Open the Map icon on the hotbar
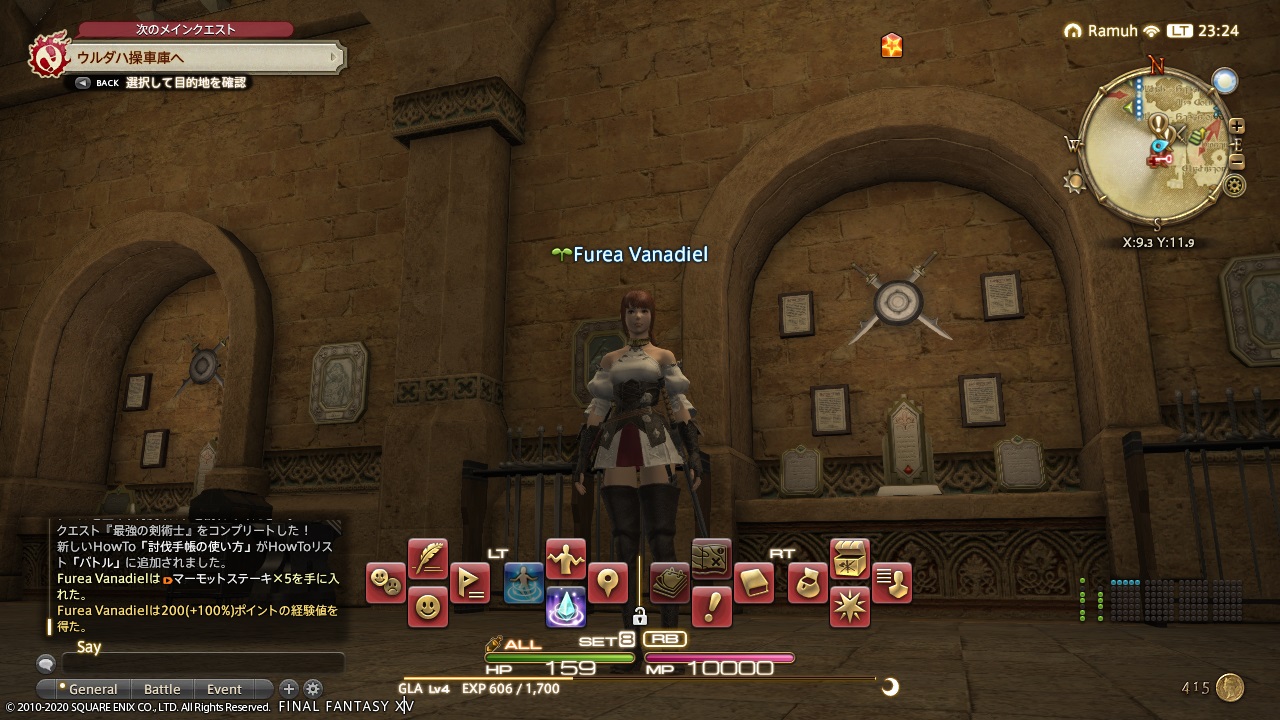1280x720 pixels. 710,559
